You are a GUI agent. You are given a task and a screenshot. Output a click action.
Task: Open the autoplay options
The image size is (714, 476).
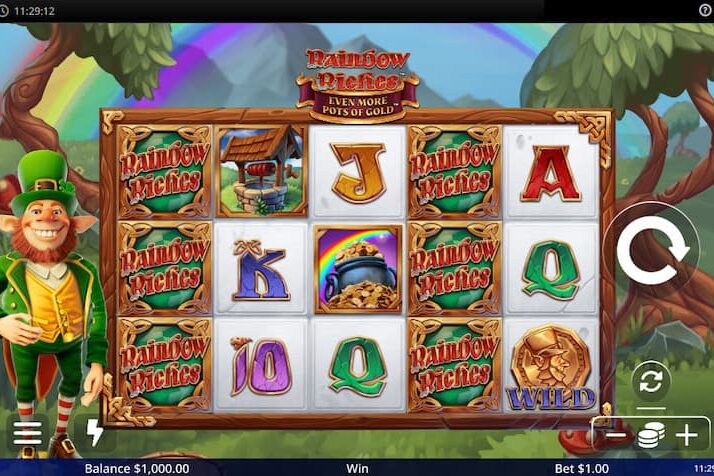(651, 381)
